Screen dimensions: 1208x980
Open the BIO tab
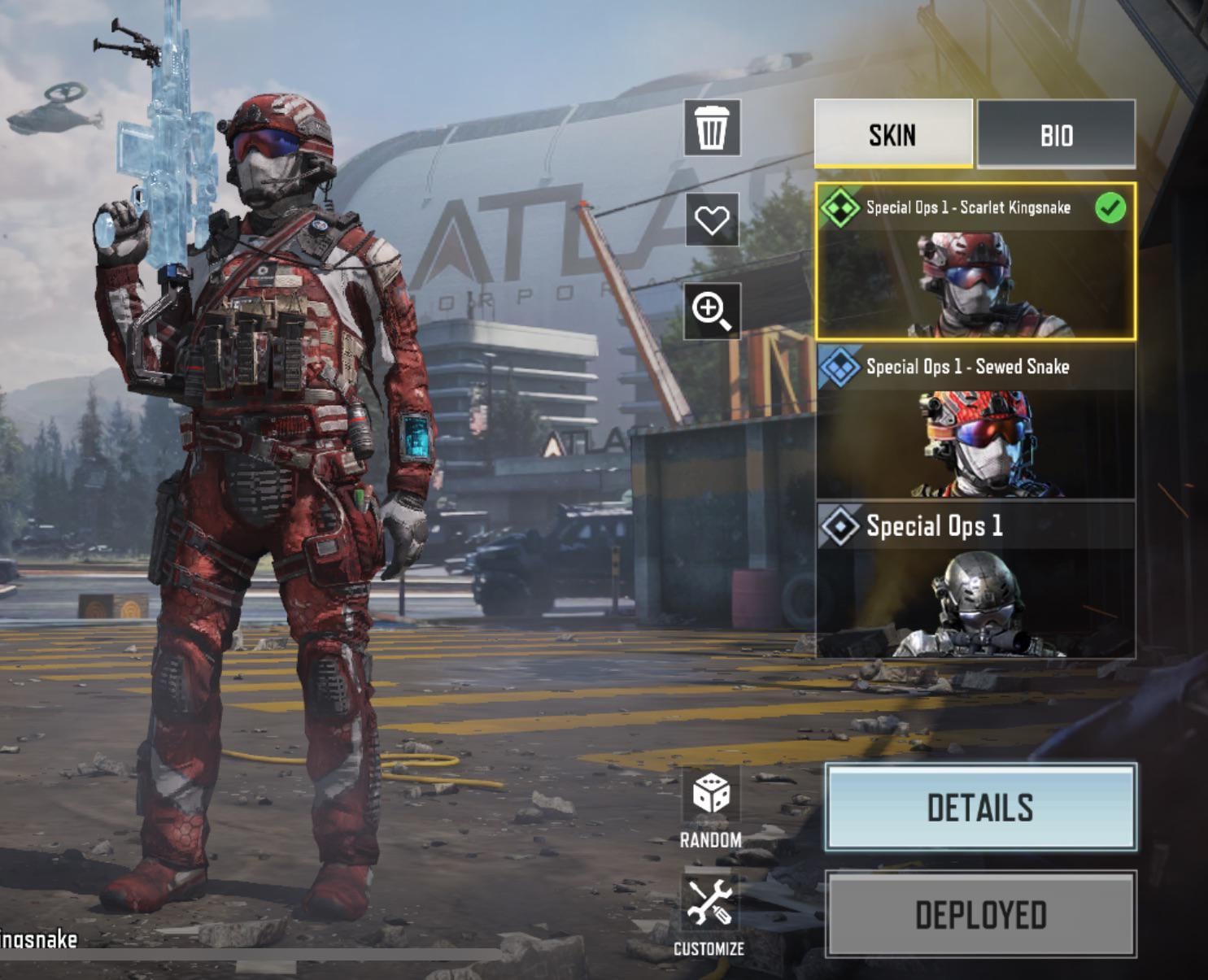click(x=1056, y=134)
